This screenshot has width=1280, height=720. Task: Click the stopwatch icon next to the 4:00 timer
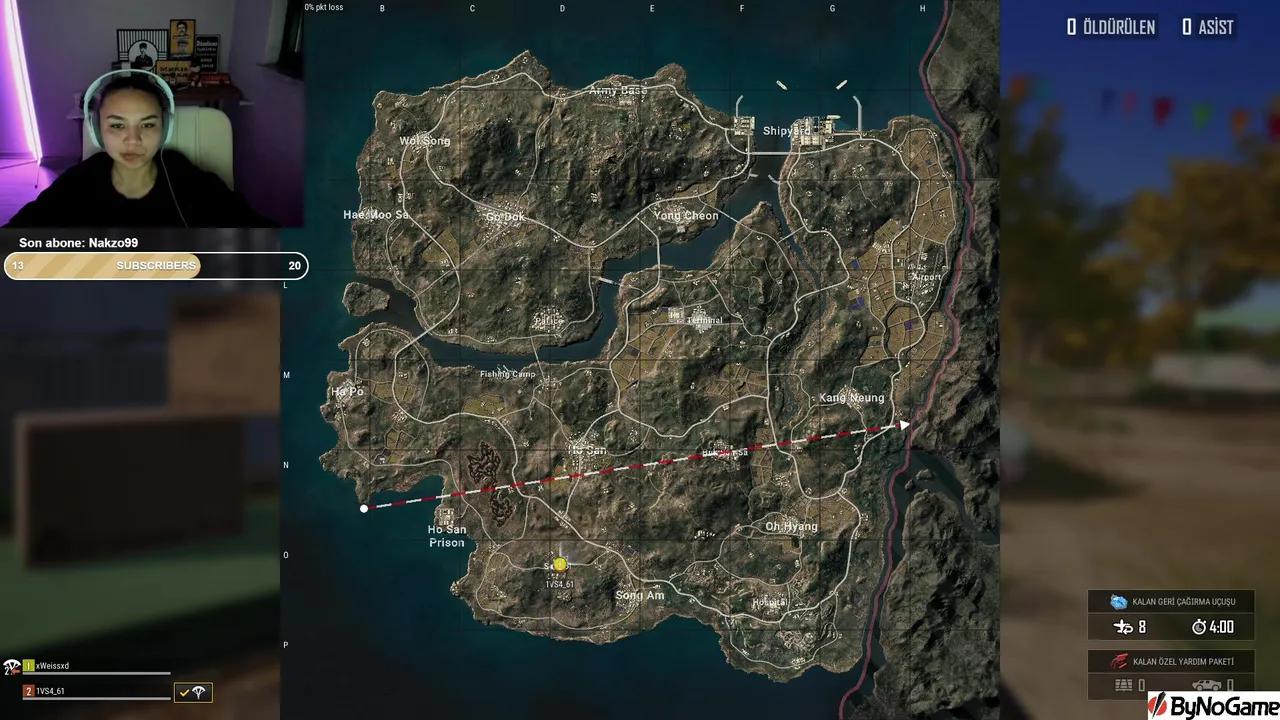coord(1199,627)
